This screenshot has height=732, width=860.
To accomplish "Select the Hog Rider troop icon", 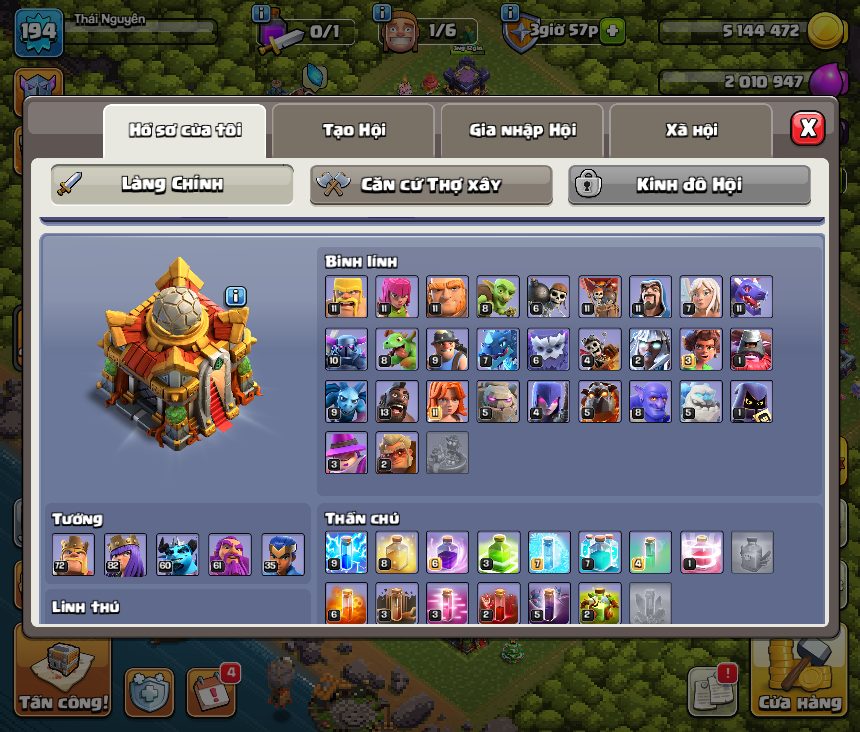I will (396, 401).
